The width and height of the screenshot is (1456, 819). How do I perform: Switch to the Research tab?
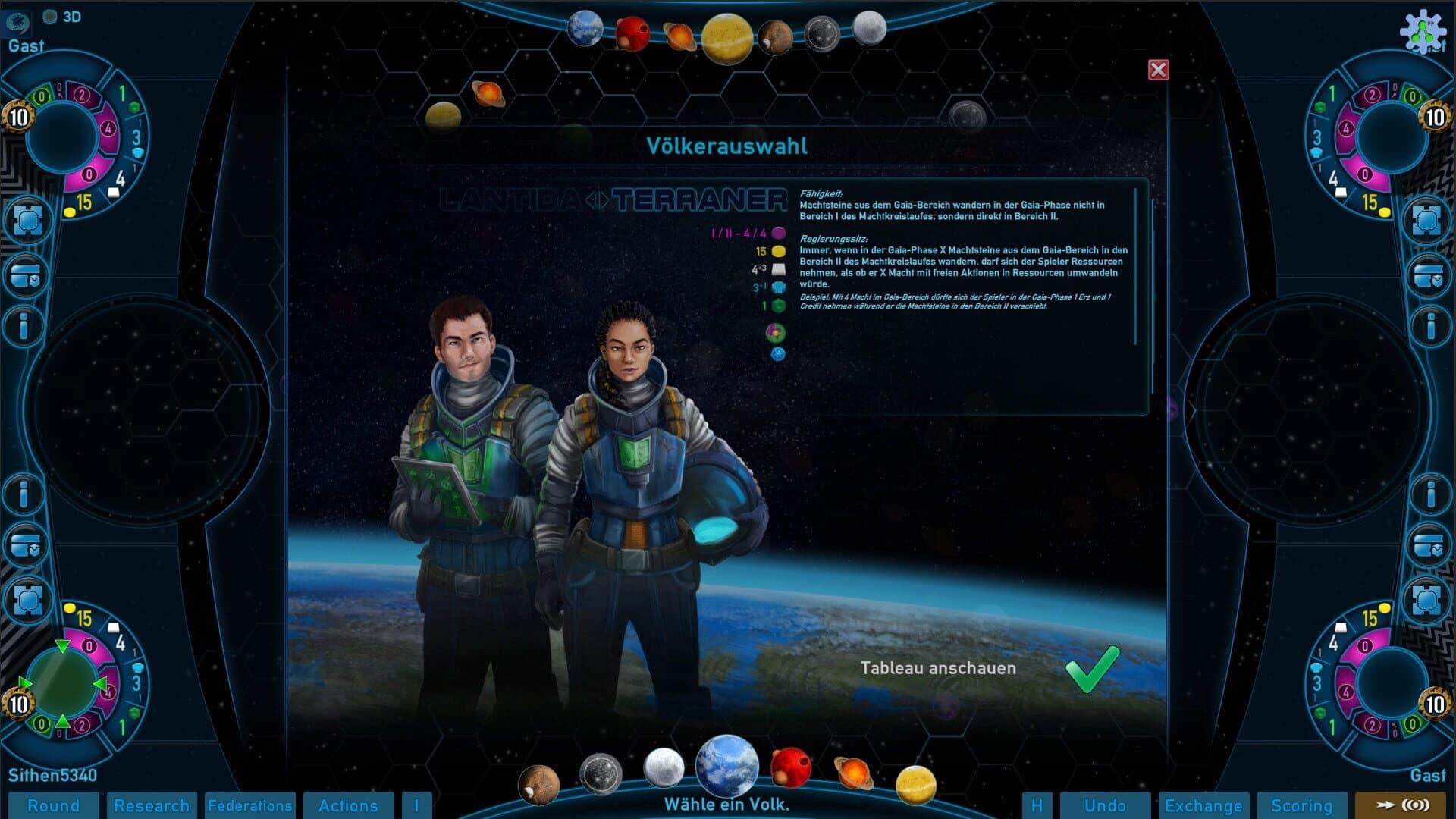pos(152,806)
